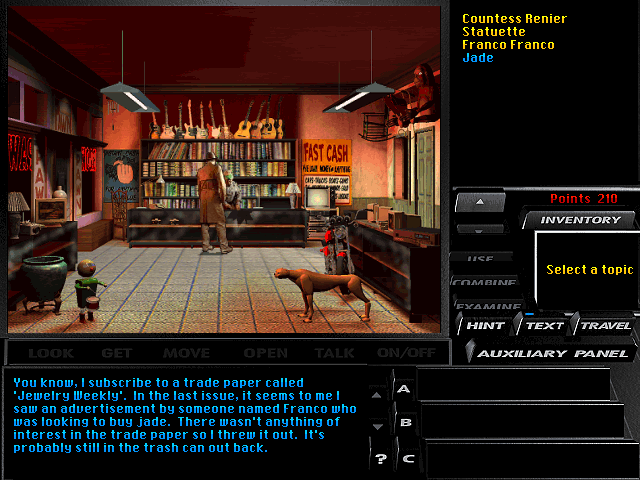Click the dialogue text scroll-up arrow

377,396
